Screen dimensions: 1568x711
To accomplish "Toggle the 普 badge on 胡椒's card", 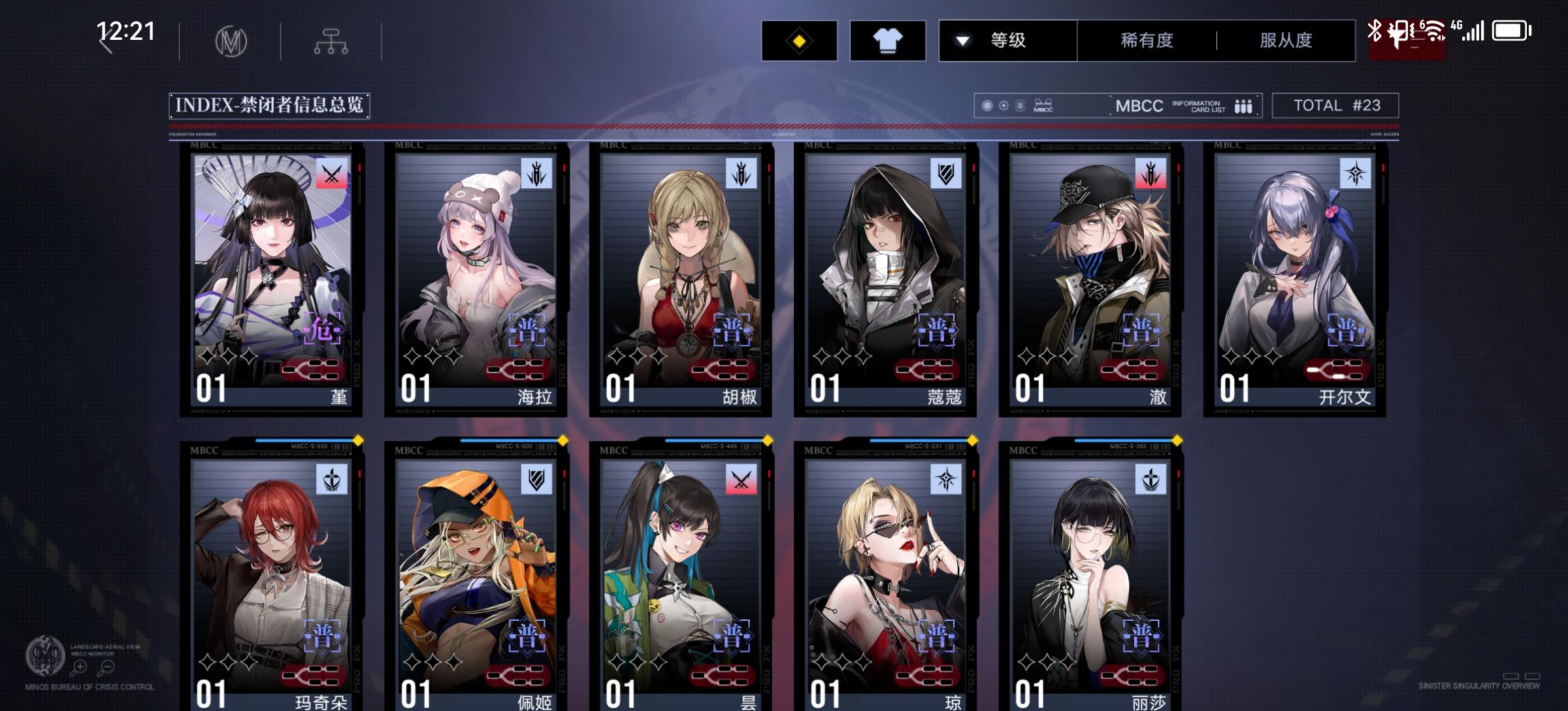I will (x=733, y=331).
